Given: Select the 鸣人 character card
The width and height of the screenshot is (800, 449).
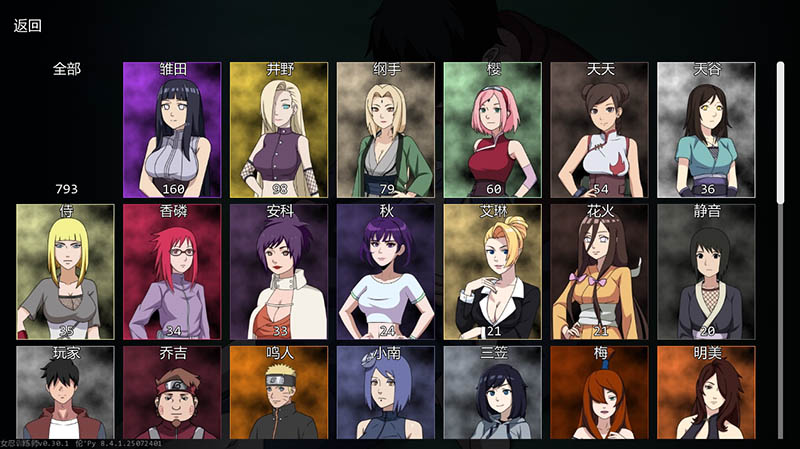Looking at the screenshot, I should click(x=279, y=393).
